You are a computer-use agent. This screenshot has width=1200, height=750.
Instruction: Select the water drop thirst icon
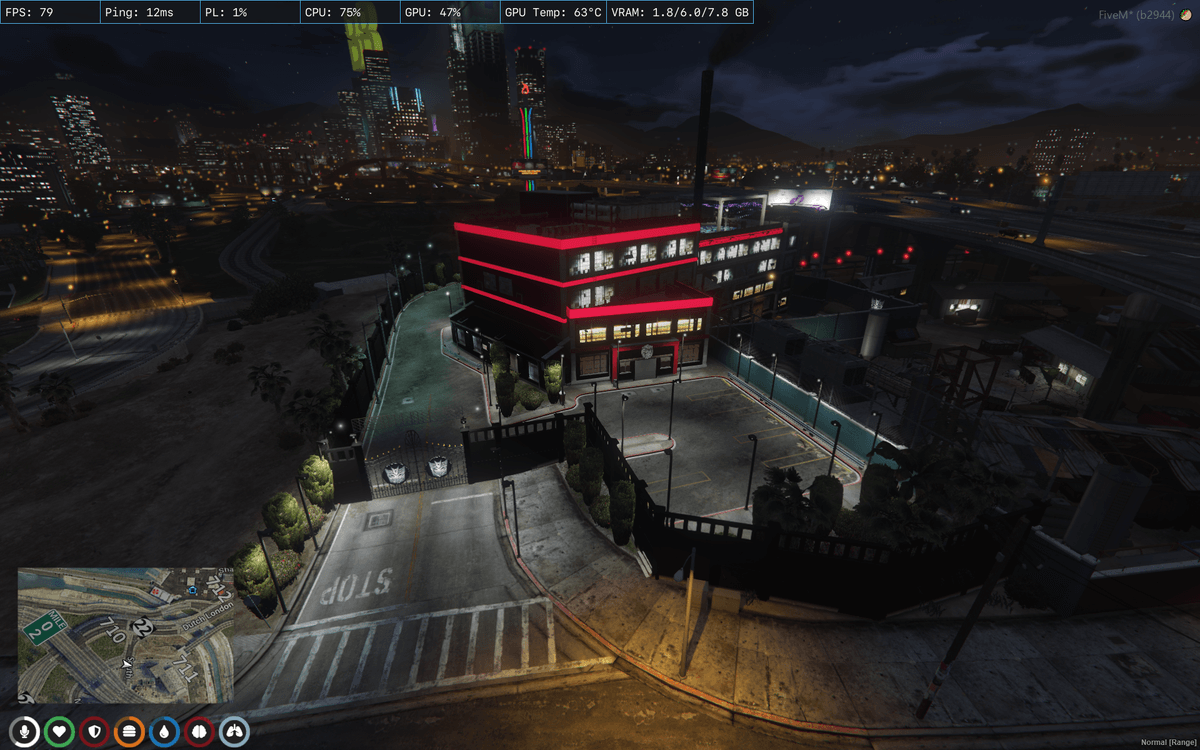pos(165,732)
